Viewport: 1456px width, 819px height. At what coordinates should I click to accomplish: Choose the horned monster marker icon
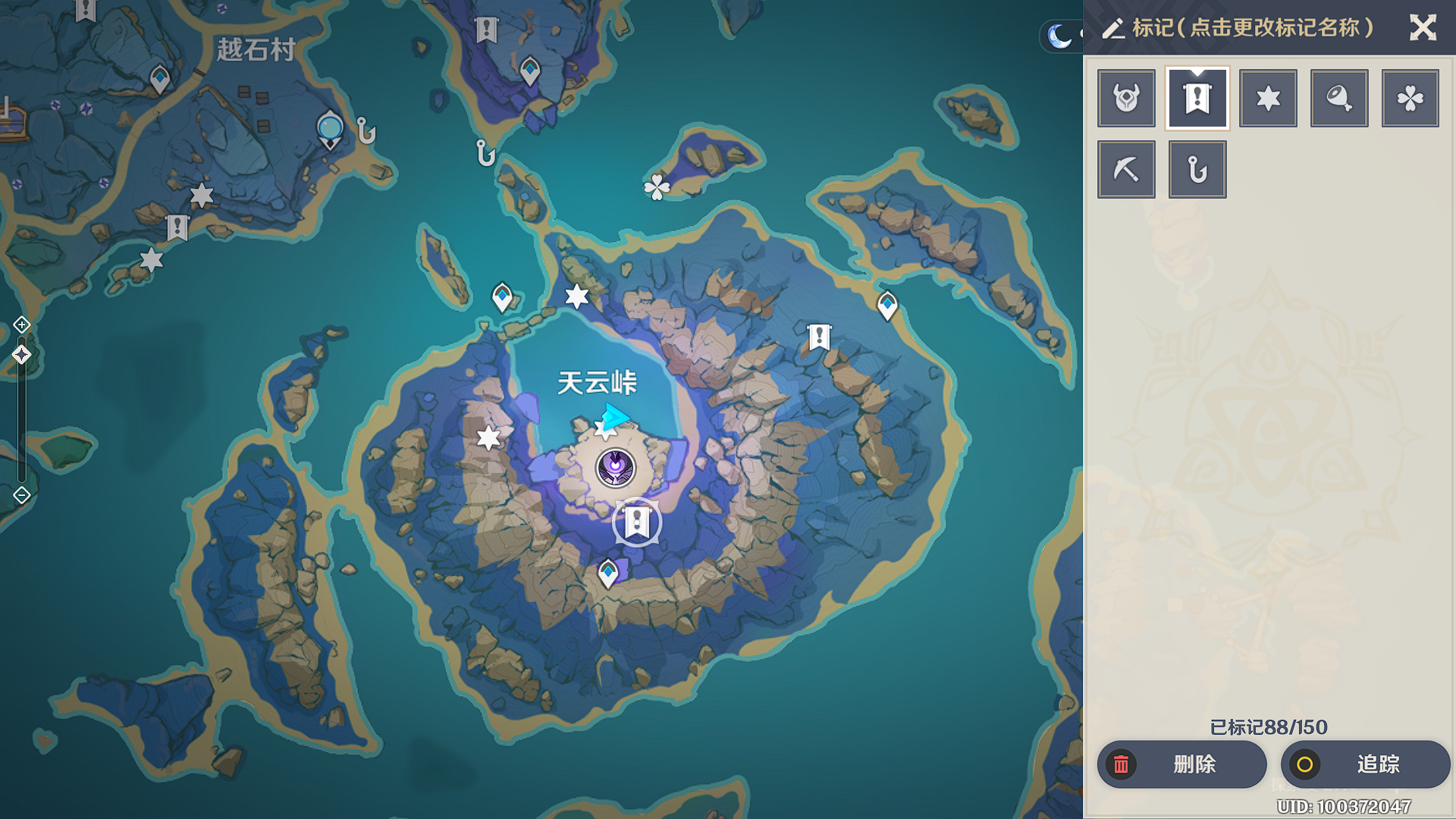[1126, 99]
